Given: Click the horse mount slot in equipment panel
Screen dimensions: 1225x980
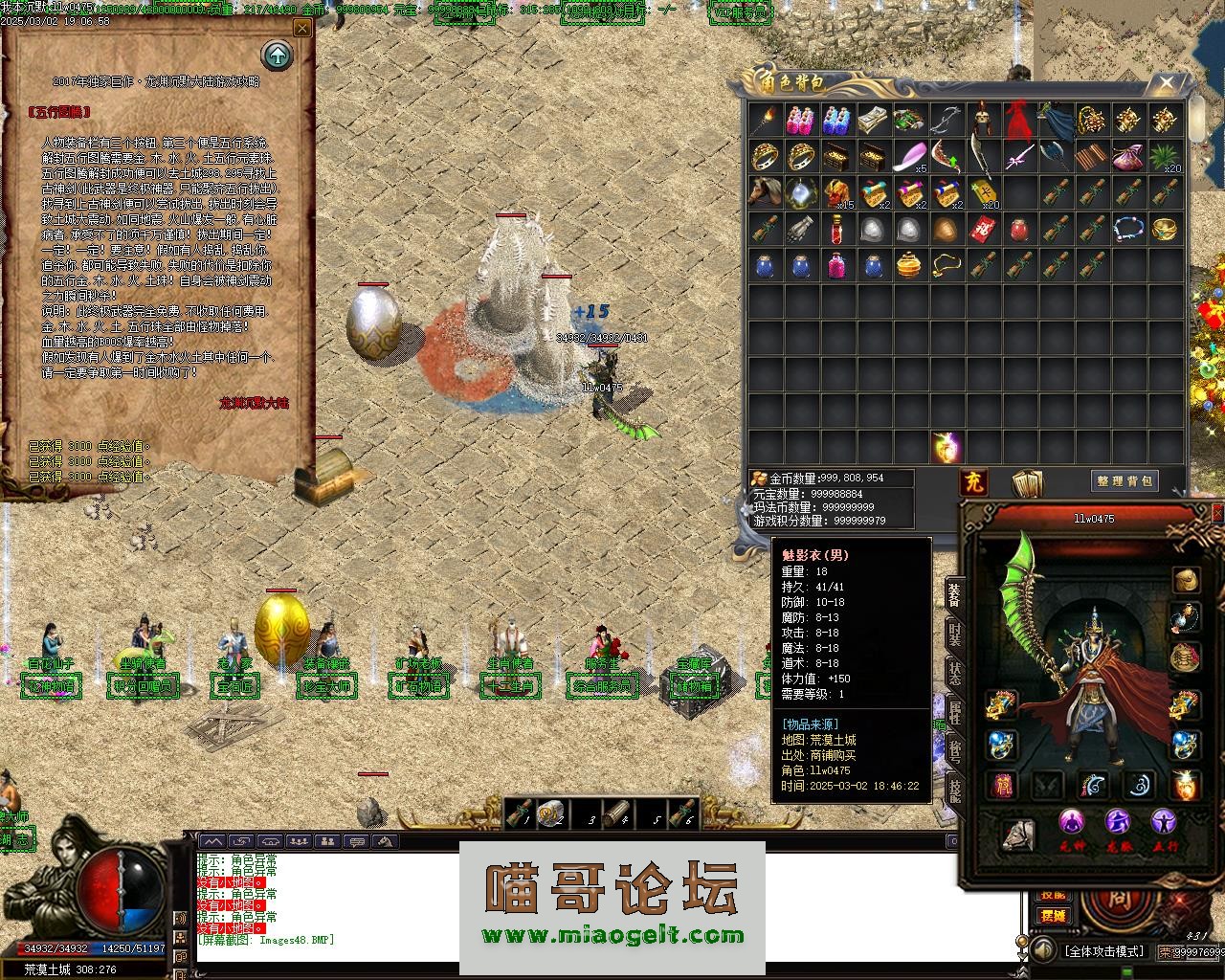Looking at the screenshot, I should tap(1018, 835).
